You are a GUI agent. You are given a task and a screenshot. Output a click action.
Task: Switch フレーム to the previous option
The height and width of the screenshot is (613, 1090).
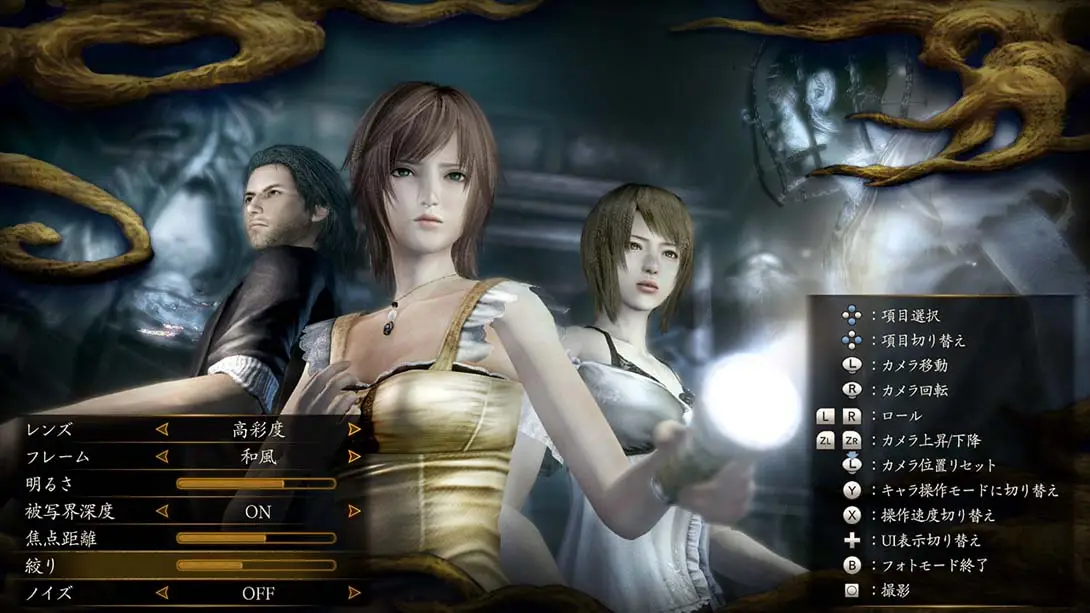(x=162, y=456)
